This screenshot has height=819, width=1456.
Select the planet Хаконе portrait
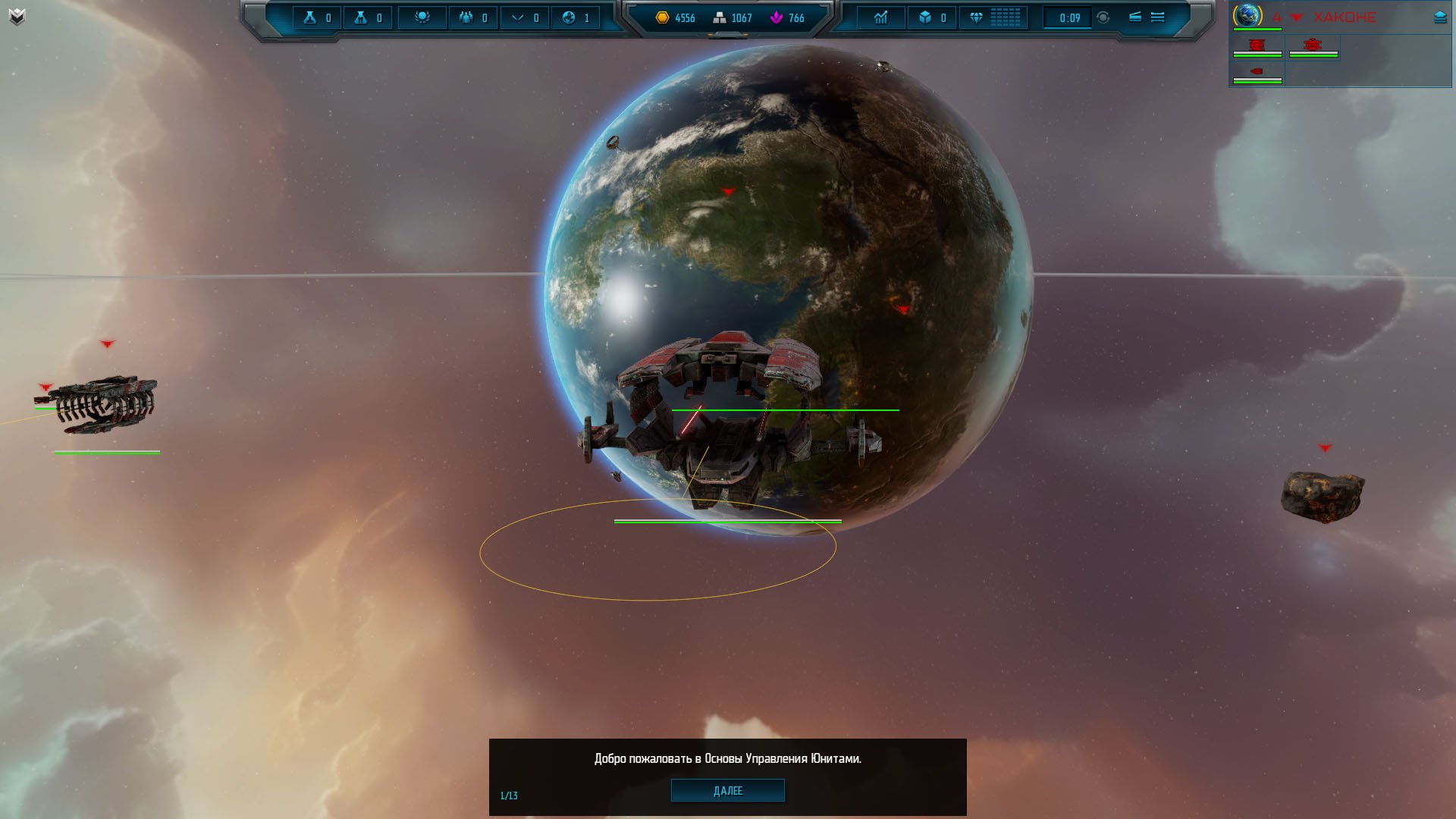[1247, 15]
